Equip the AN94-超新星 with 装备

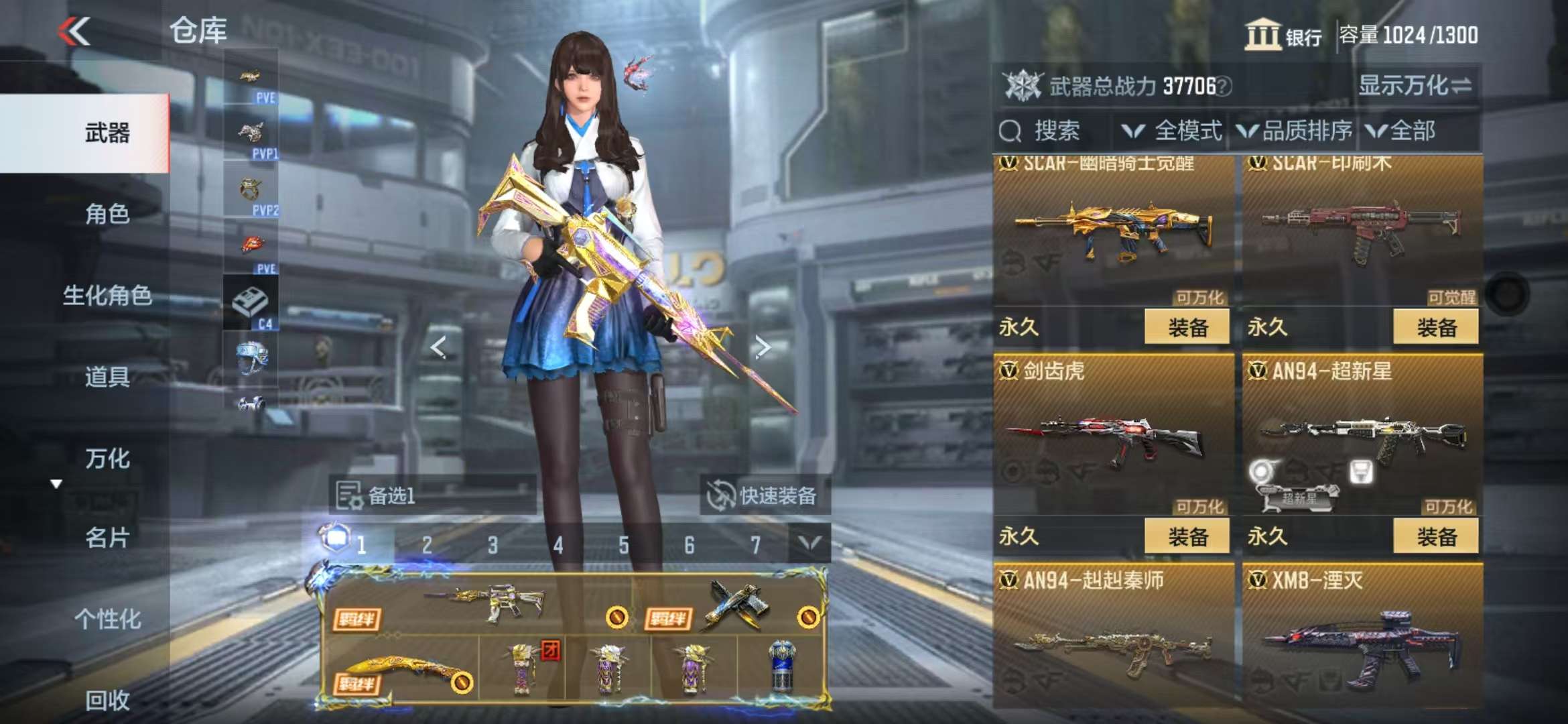pos(1435,536)
